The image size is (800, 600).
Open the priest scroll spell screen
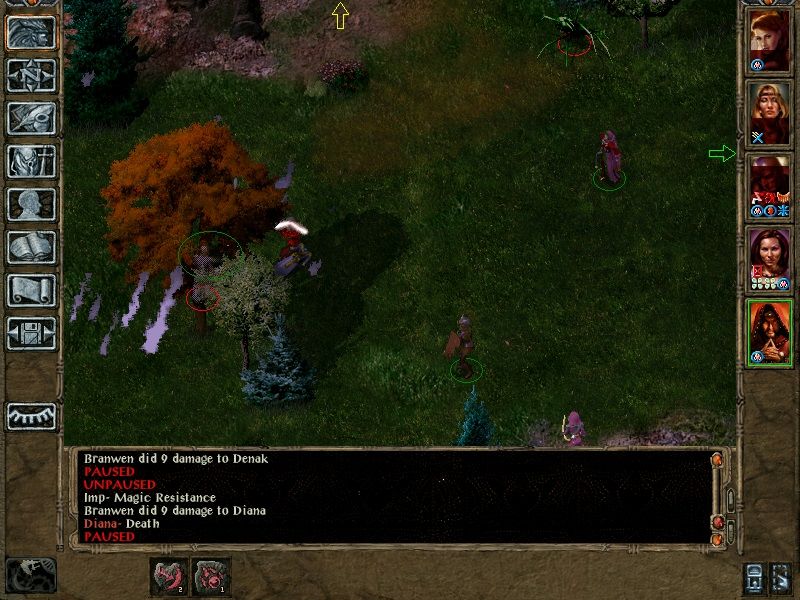[x=32, y=290]
